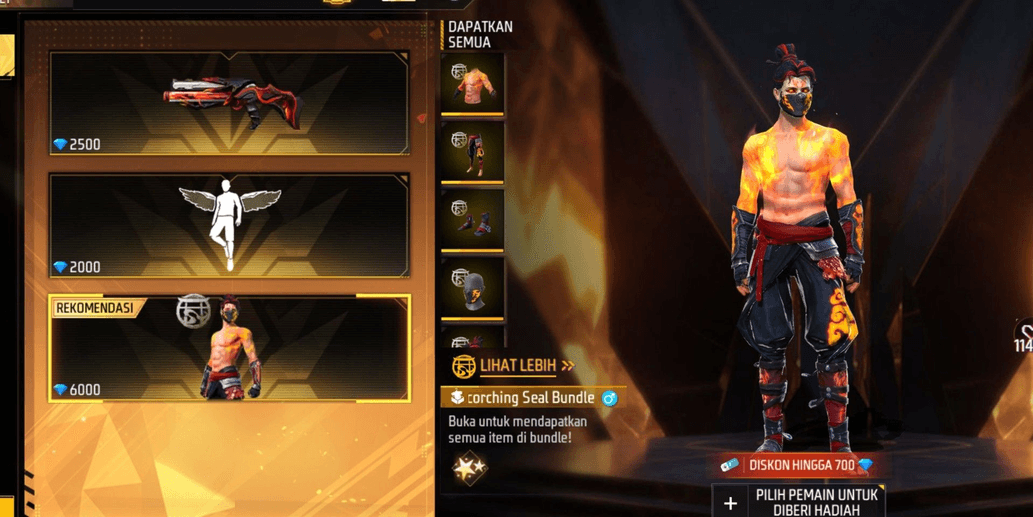Image resolution: width=1033 pixels, height=517 pixels.
Task: Preview the masked head bundle item
Action: coord(472,288)
